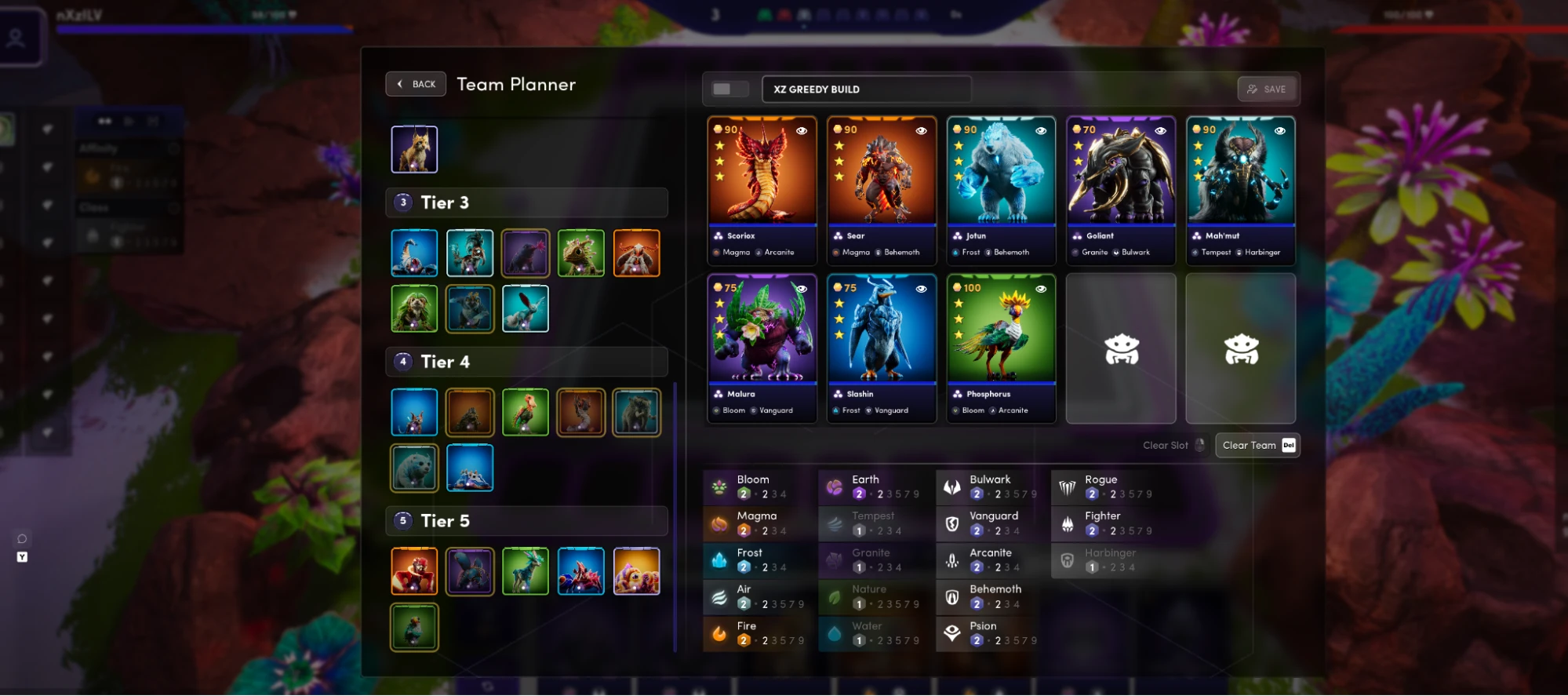Toggle the eye icon on Scoriox card
This screenshot has width=1568, height=696.
pyautogui.click(x=802, y=131)
